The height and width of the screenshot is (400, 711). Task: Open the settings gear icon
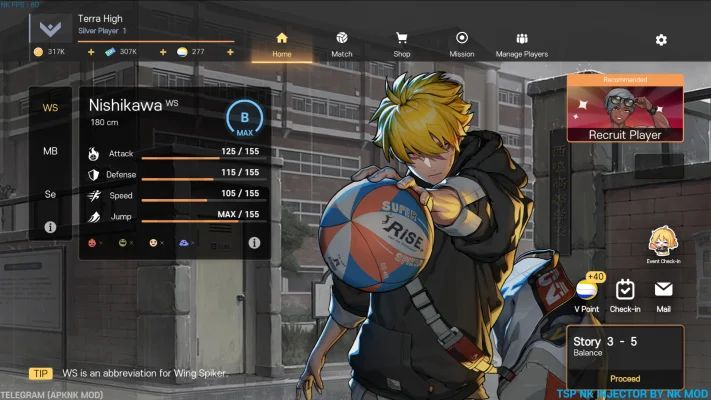[661, 40]
